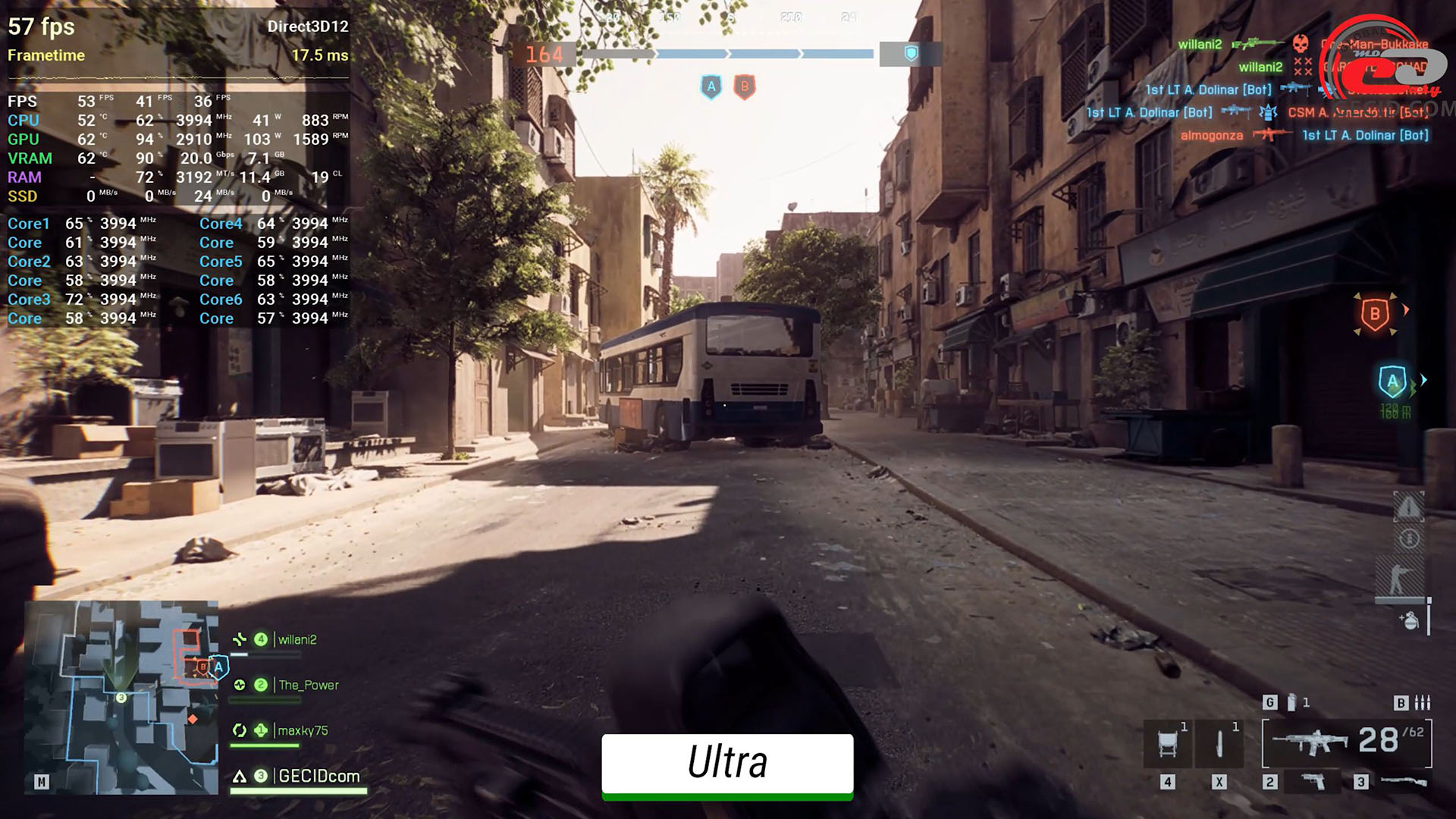
Task: Select GECIDcom in the squad list
Action: (318, 776)
